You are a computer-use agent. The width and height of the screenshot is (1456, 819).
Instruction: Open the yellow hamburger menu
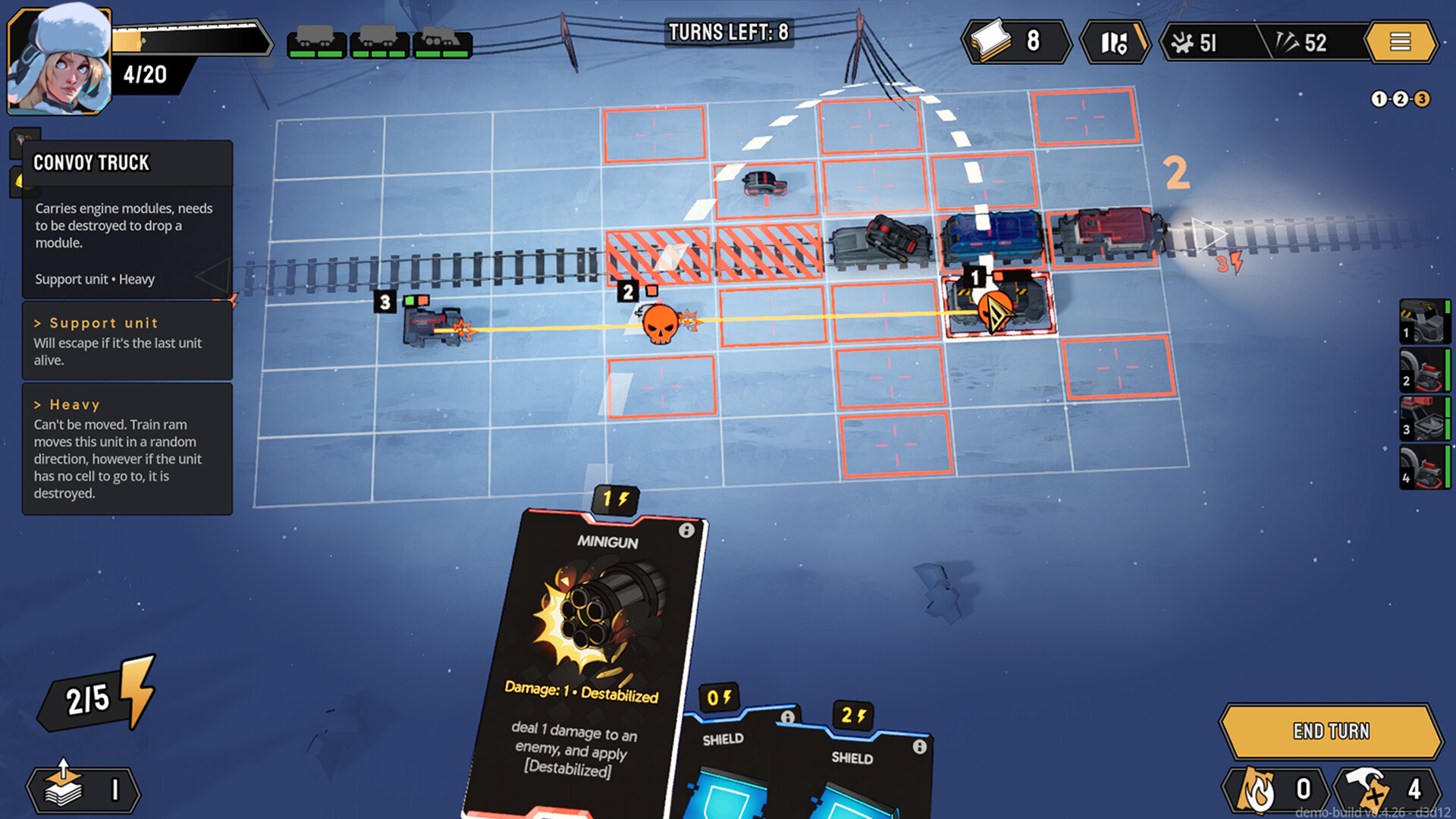[x=1400, y=42]
